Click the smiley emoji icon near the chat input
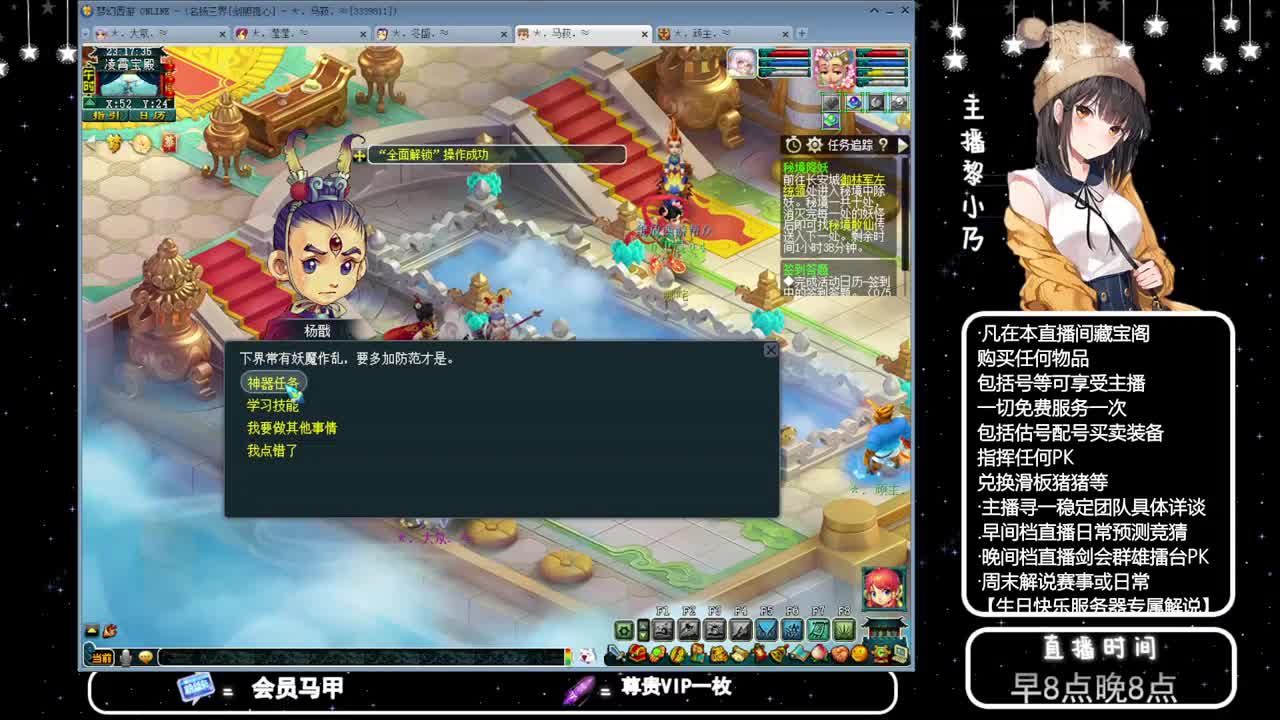Screen dimensions: 1280x720 coord(146,657)
